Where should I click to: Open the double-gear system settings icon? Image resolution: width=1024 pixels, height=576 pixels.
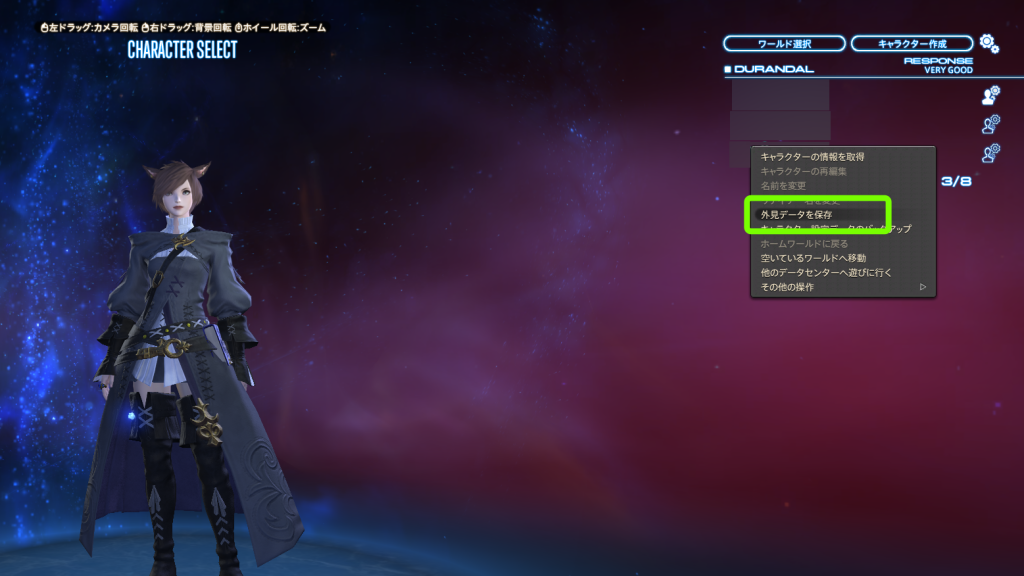[988, 42]
